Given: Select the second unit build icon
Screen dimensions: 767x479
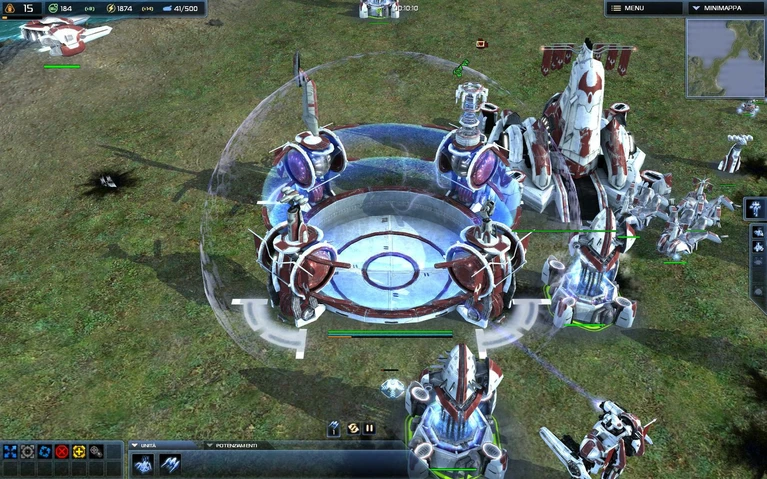Looking at the screenshot, I should (169, 464).
